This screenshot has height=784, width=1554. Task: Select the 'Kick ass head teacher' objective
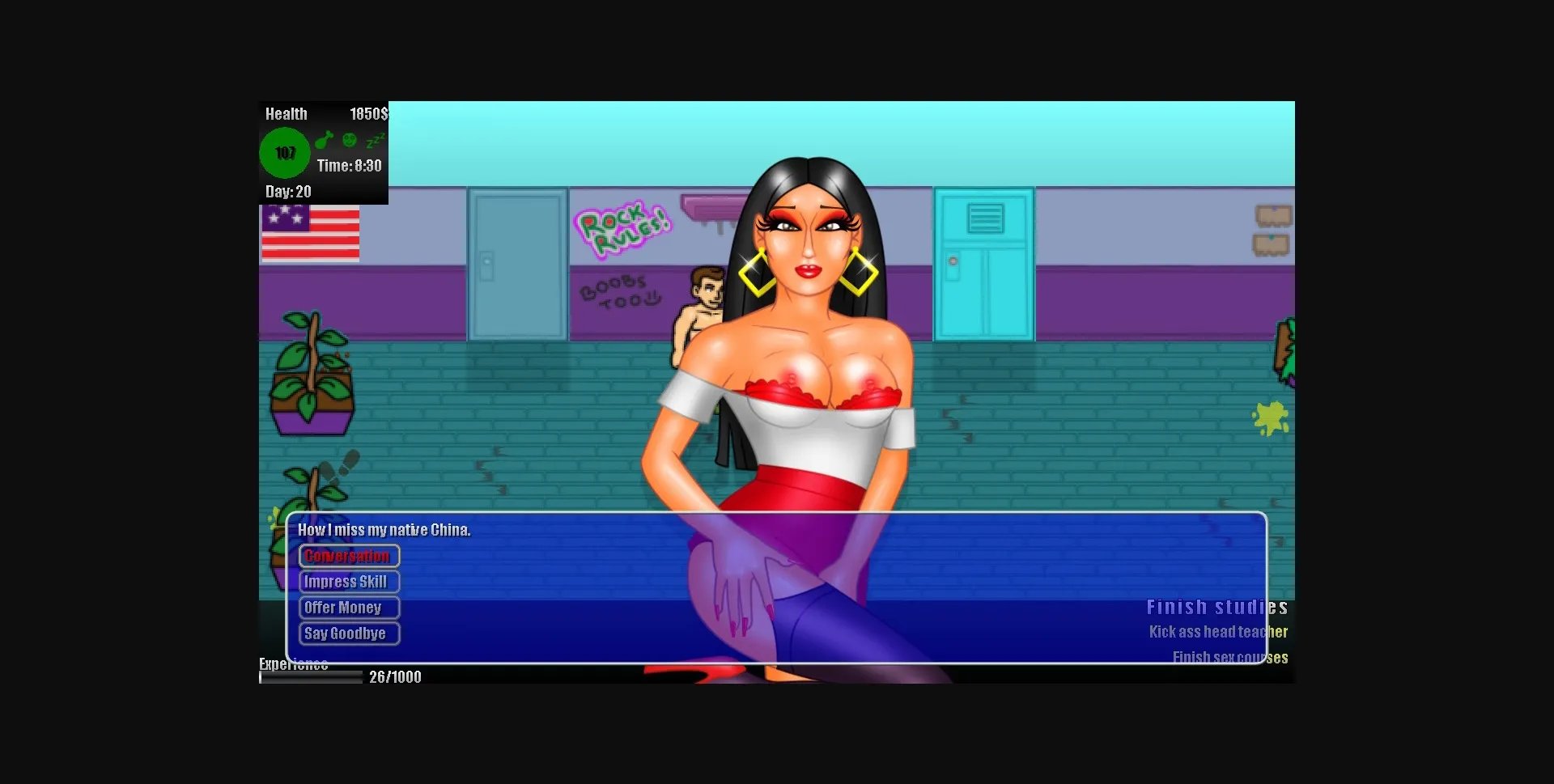click(x=1219, y=633)
